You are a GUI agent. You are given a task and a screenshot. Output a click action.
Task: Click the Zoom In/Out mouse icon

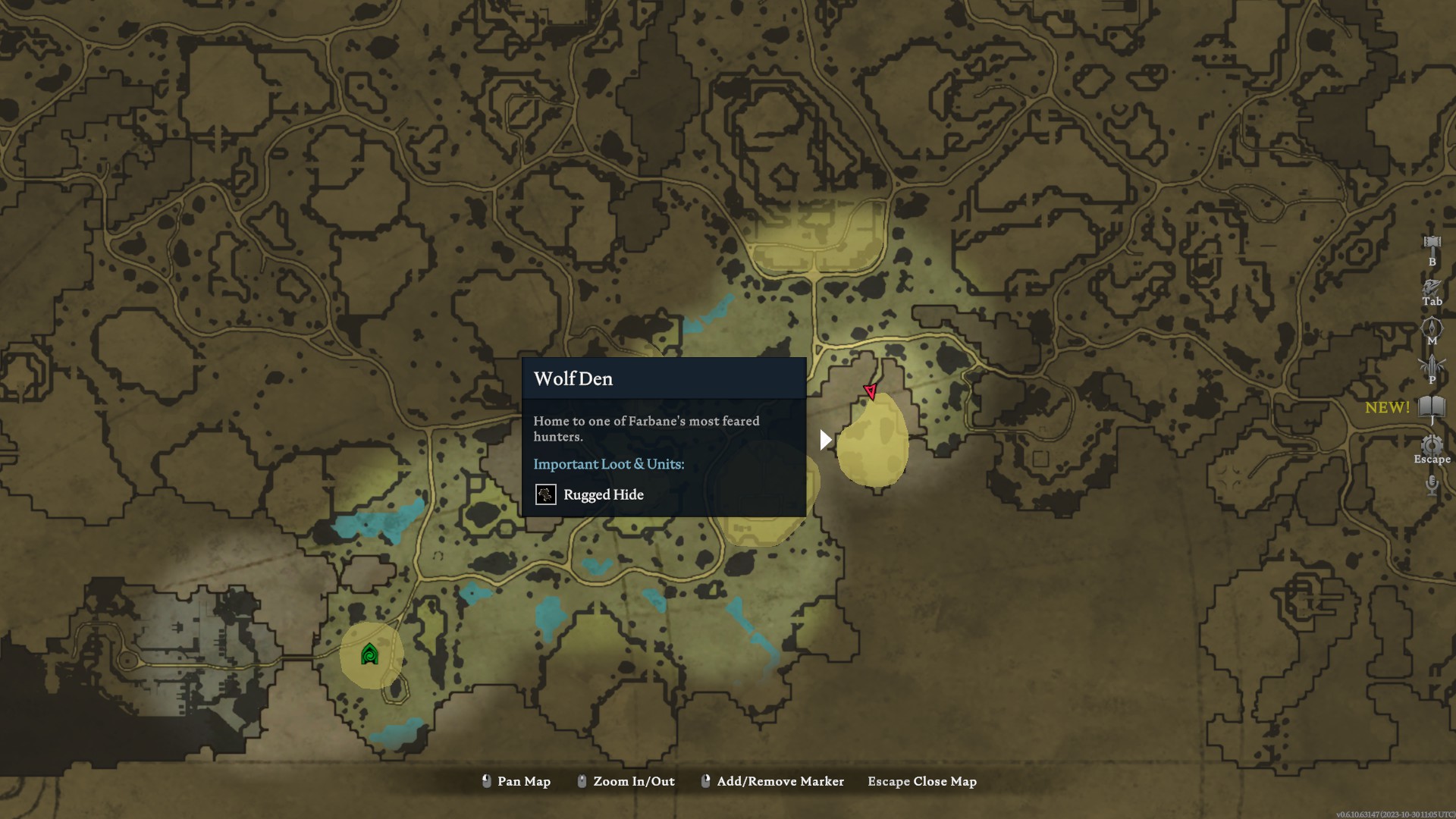pos(581,781)
